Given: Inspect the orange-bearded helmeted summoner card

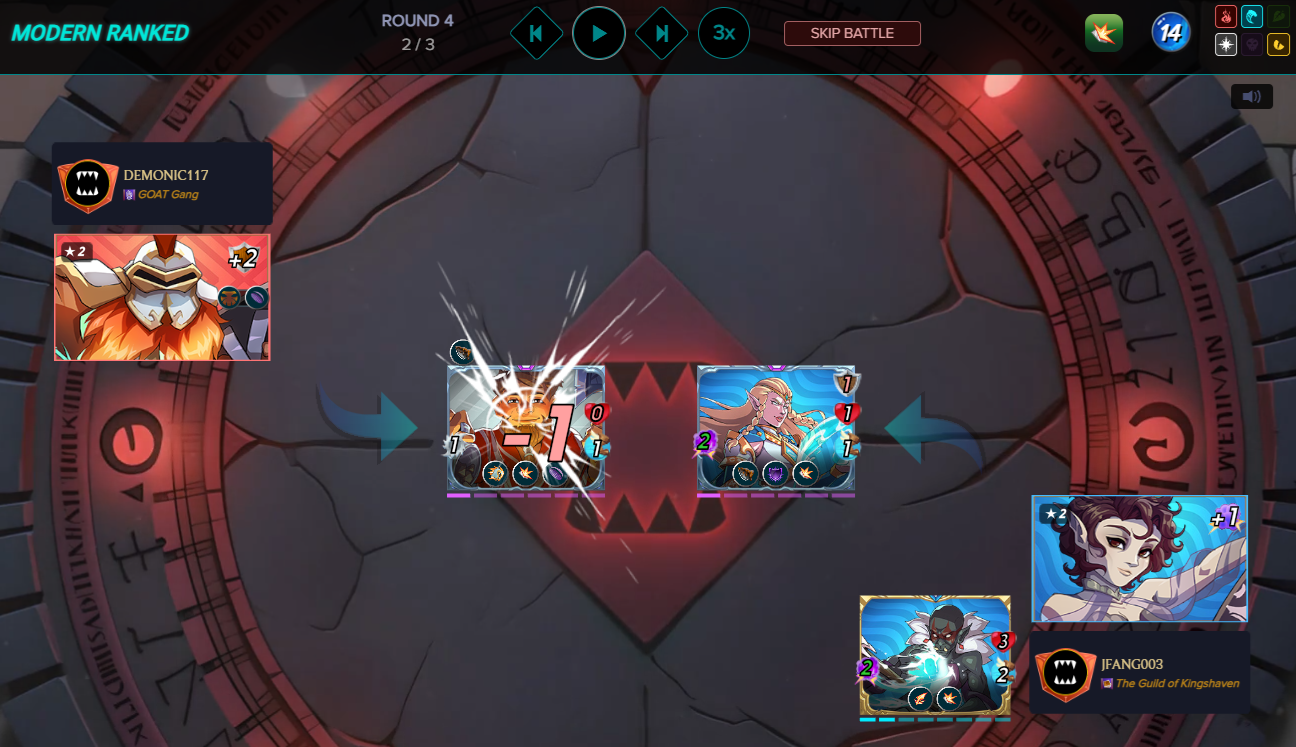Looking at the screenshot, I should click(x=162, y=297).
